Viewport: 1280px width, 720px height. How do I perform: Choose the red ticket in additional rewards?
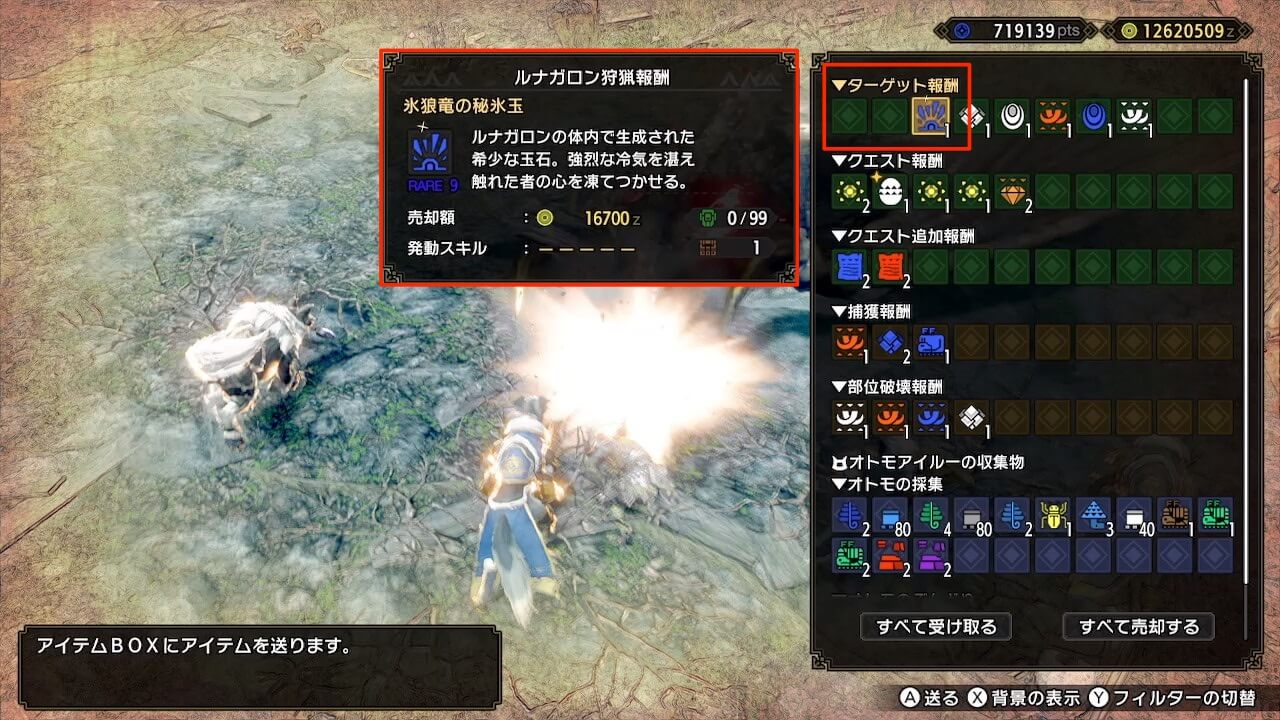click(x=890, y=266)
